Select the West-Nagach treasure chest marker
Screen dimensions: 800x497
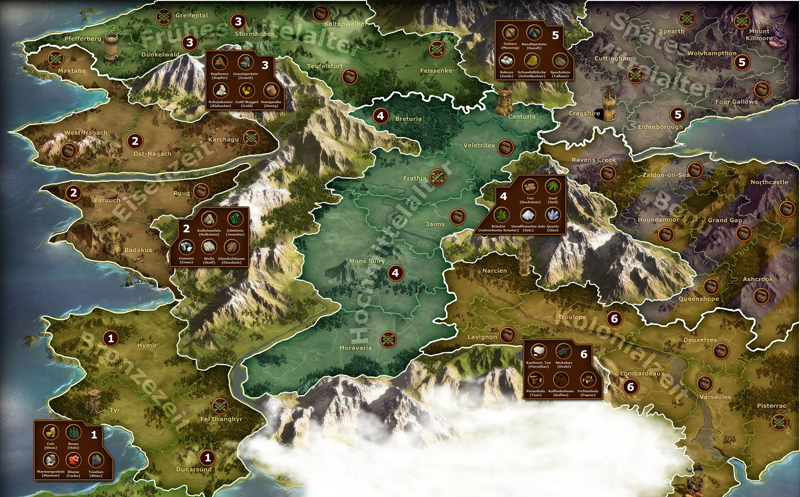pyautogui.click(x=70, y=151)
